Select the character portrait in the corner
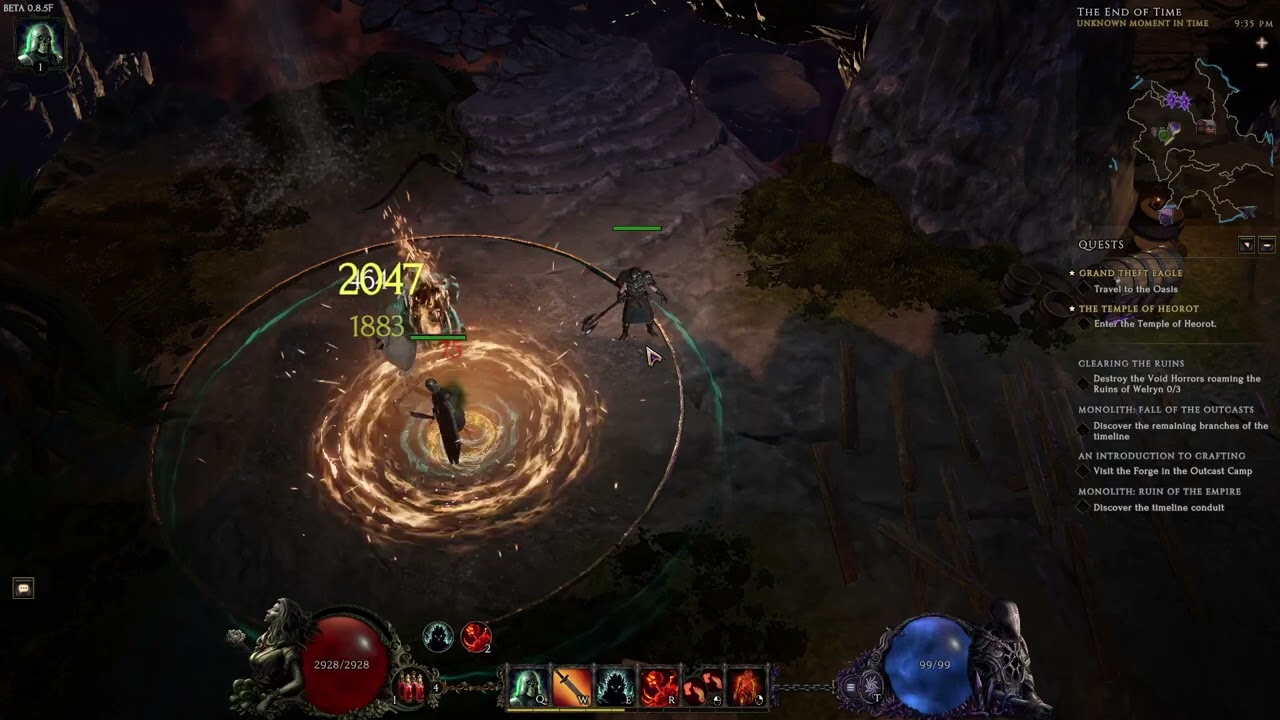 (40, 43)
